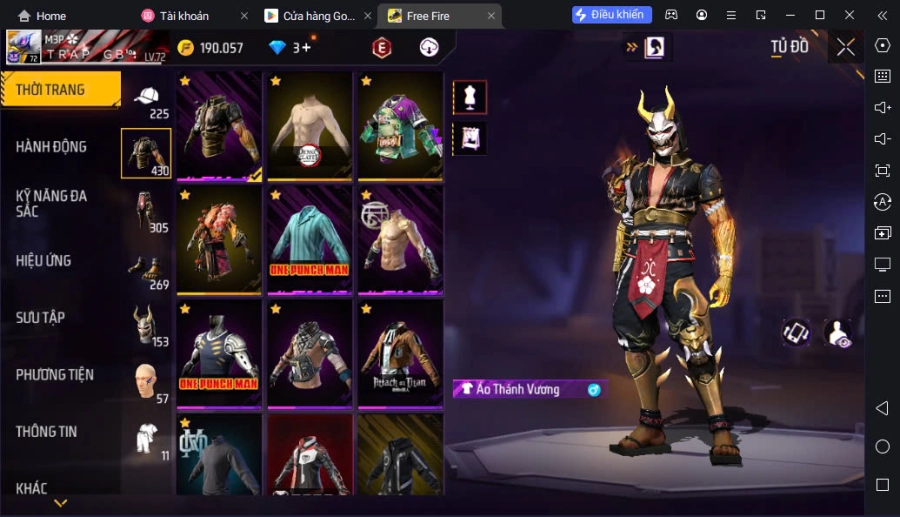Screen dimensions: 900x517
Task: Open the bald head subcategory
Action: click(146, 381)
